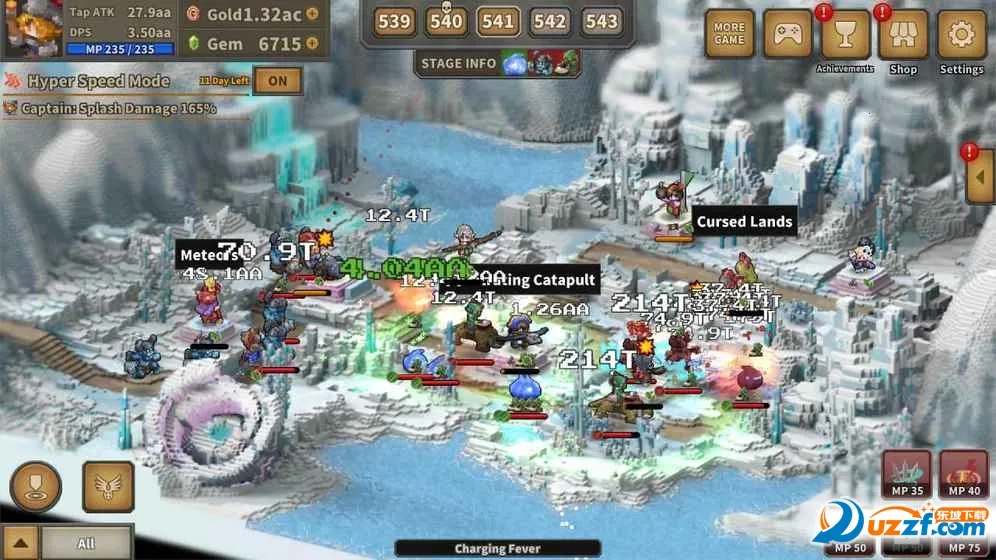Tap the round shield target button
Viewport: 996px width, 560px height.
[35, 486]
